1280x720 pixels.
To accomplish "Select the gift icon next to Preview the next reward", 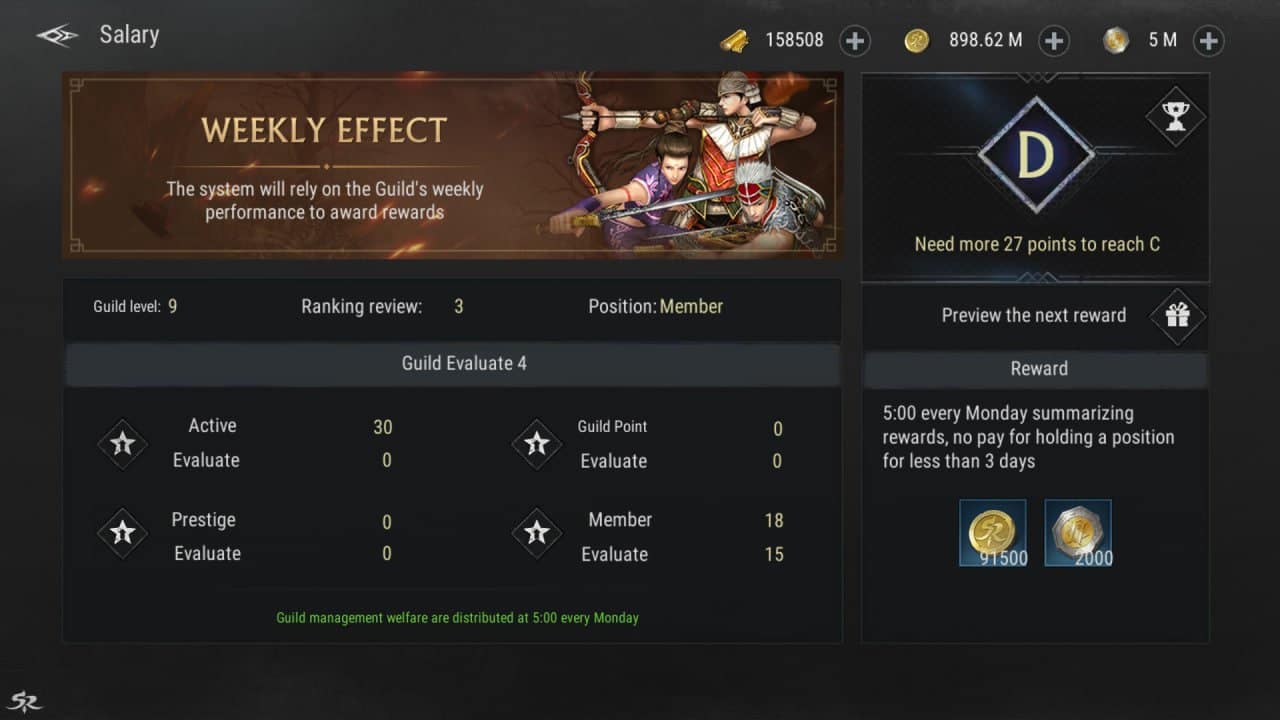I will [x=1177, y=317].
